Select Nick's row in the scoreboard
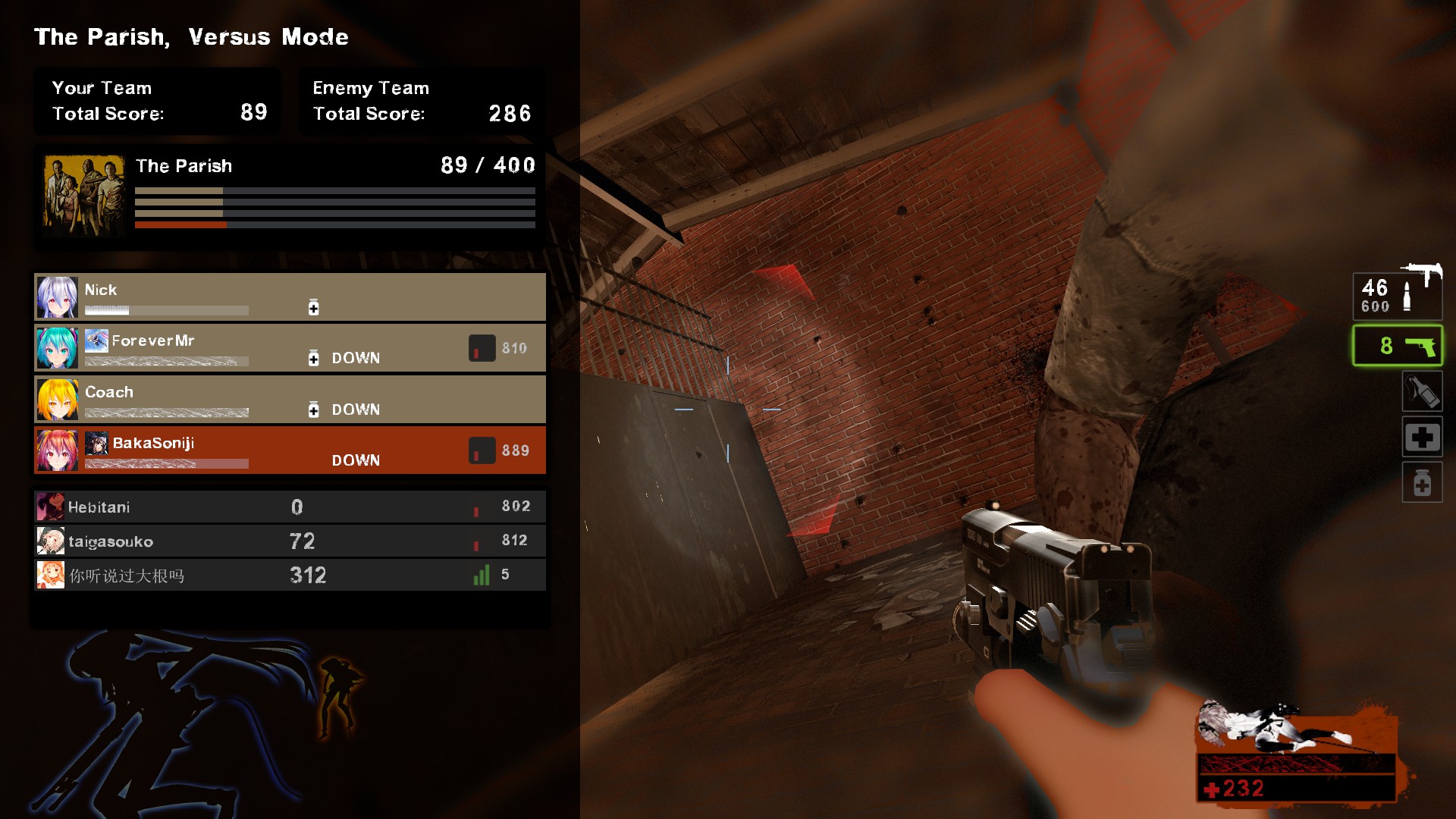The height and width of the screenshot is (819, 1456). pos(290,297)
